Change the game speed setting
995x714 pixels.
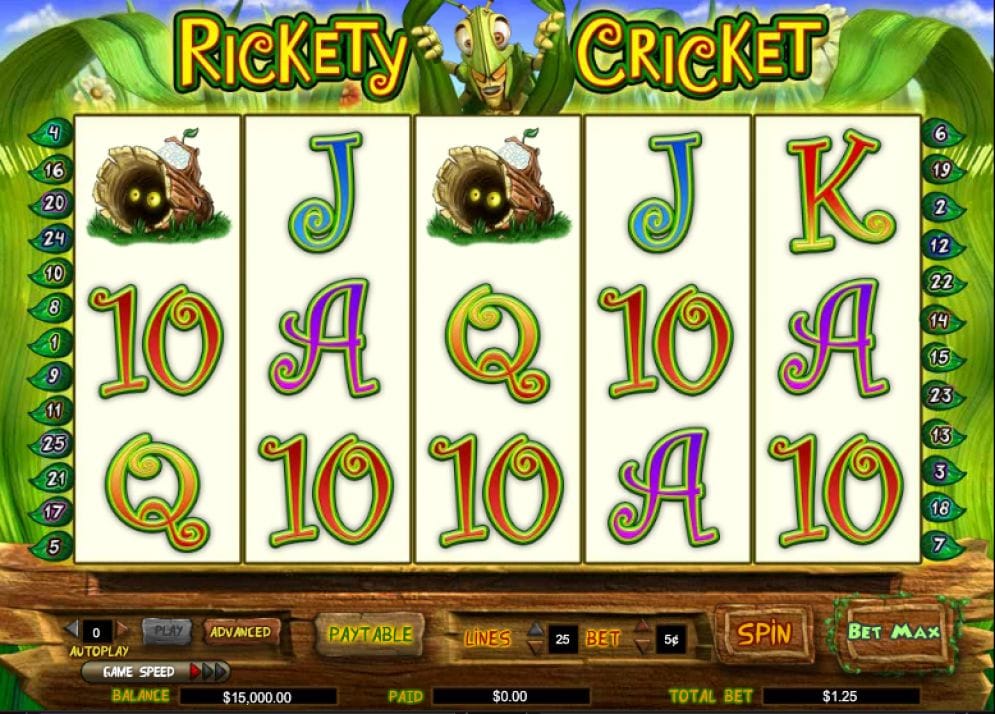point(210,672)
